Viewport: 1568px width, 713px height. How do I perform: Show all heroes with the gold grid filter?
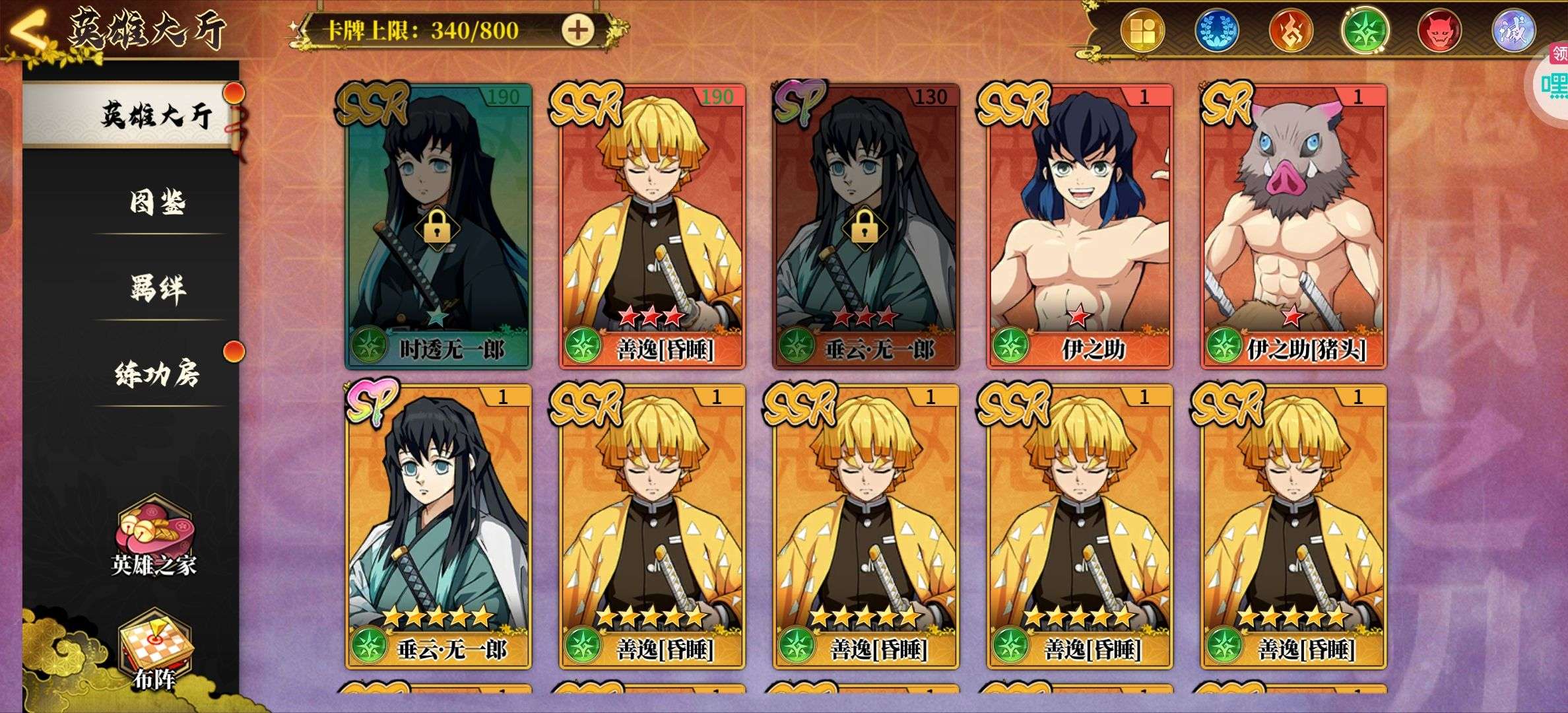1143,31
